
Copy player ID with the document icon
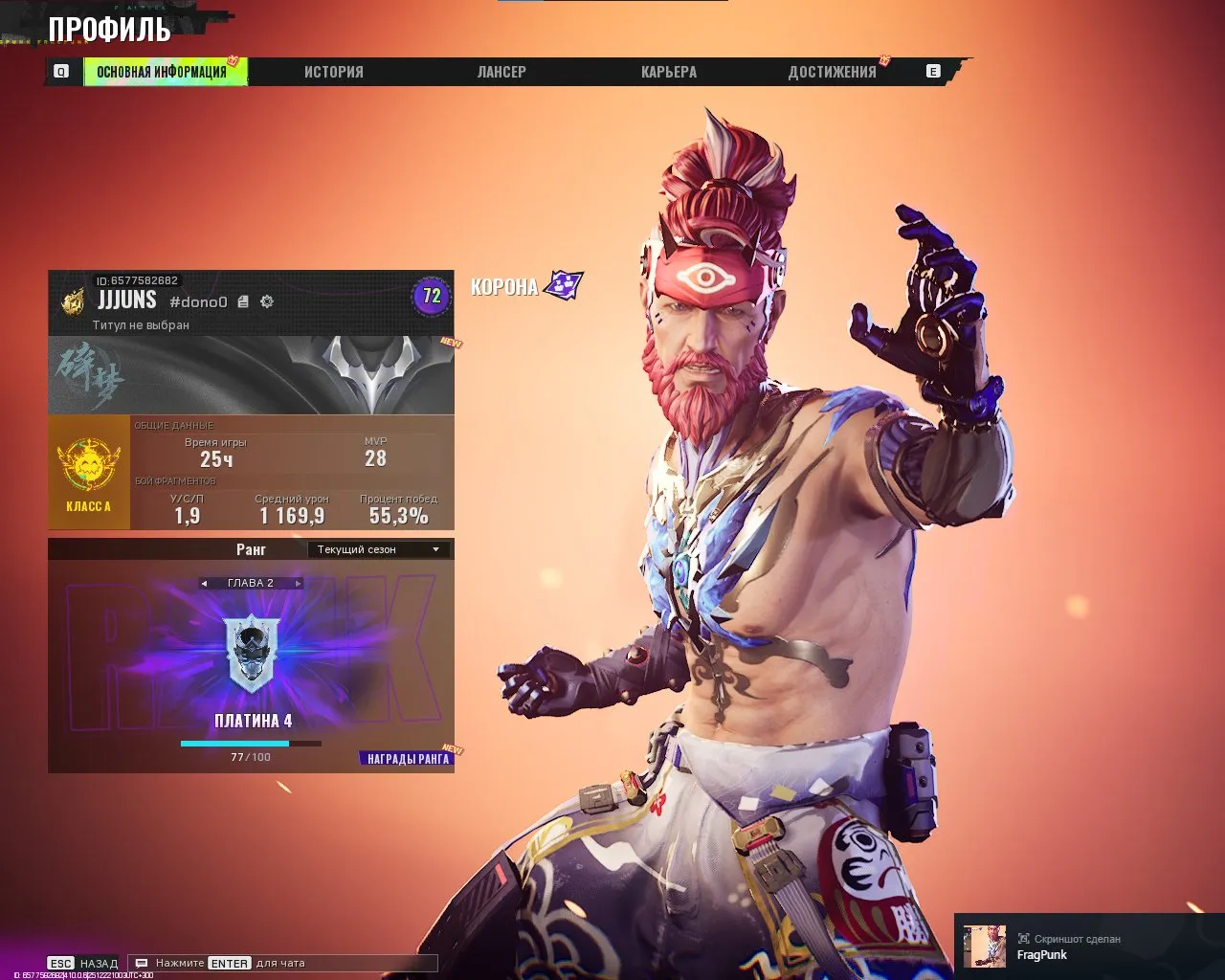coord(243,301)
